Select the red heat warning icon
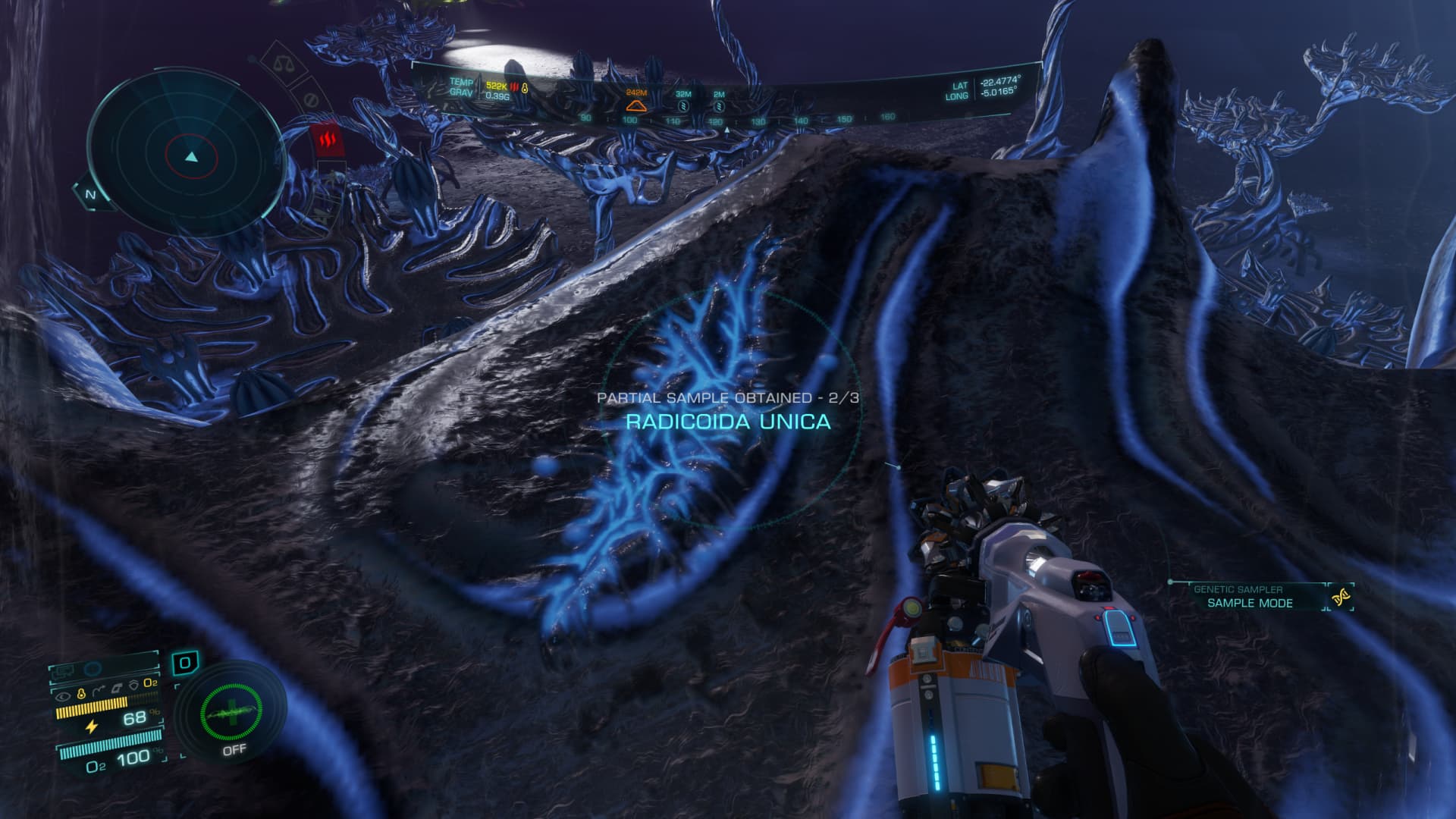 [x=327, y=140]
